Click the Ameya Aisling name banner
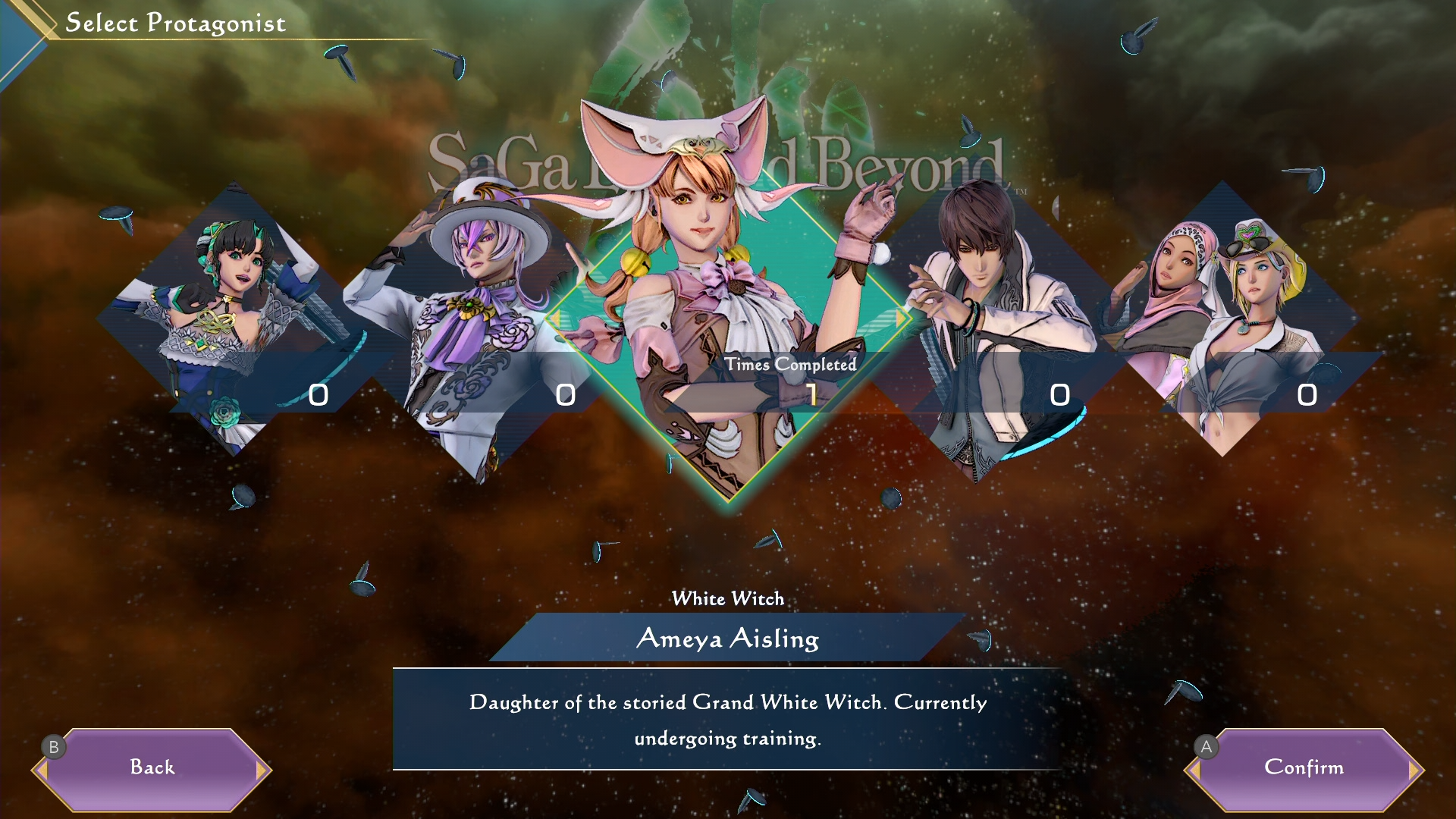1456x819 pixels. pyautogui.click(x=728, y=641)
